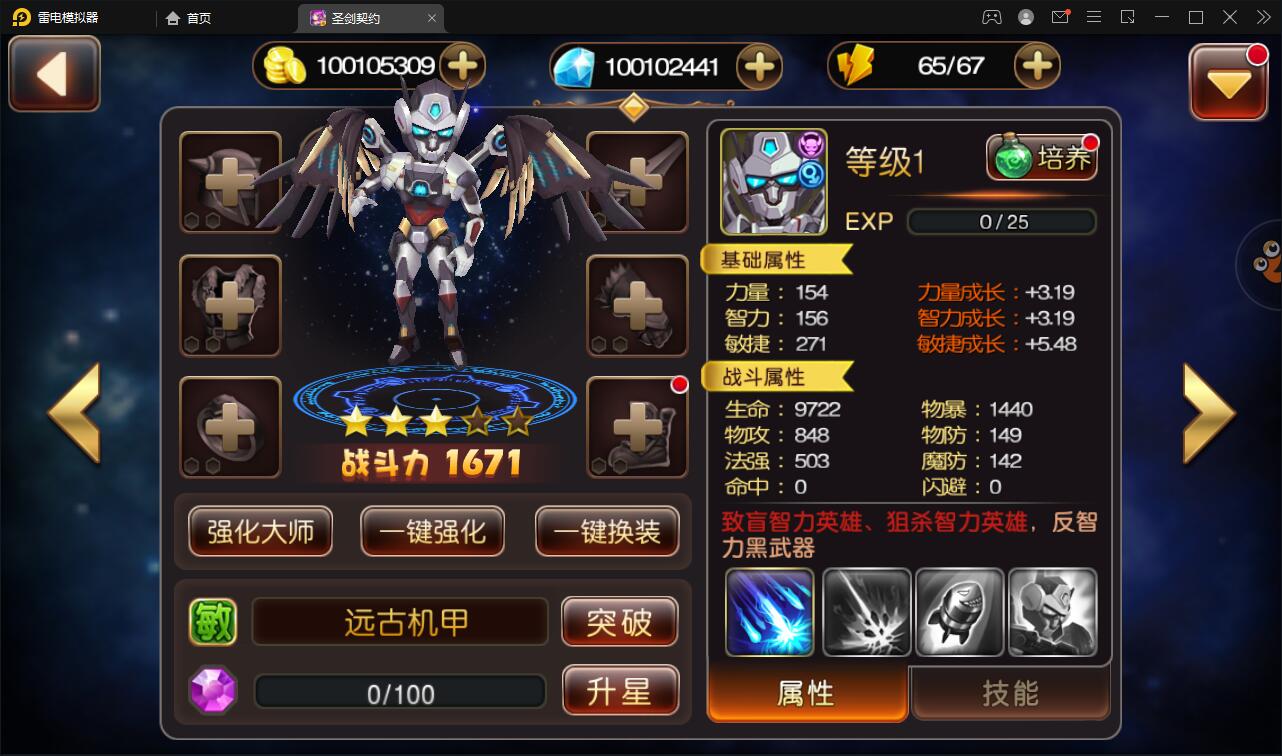Click the green 敏 agility badge icon
Image resolution: width=1282 pixels, height=756 pixels.
click(x=215, y=621)
